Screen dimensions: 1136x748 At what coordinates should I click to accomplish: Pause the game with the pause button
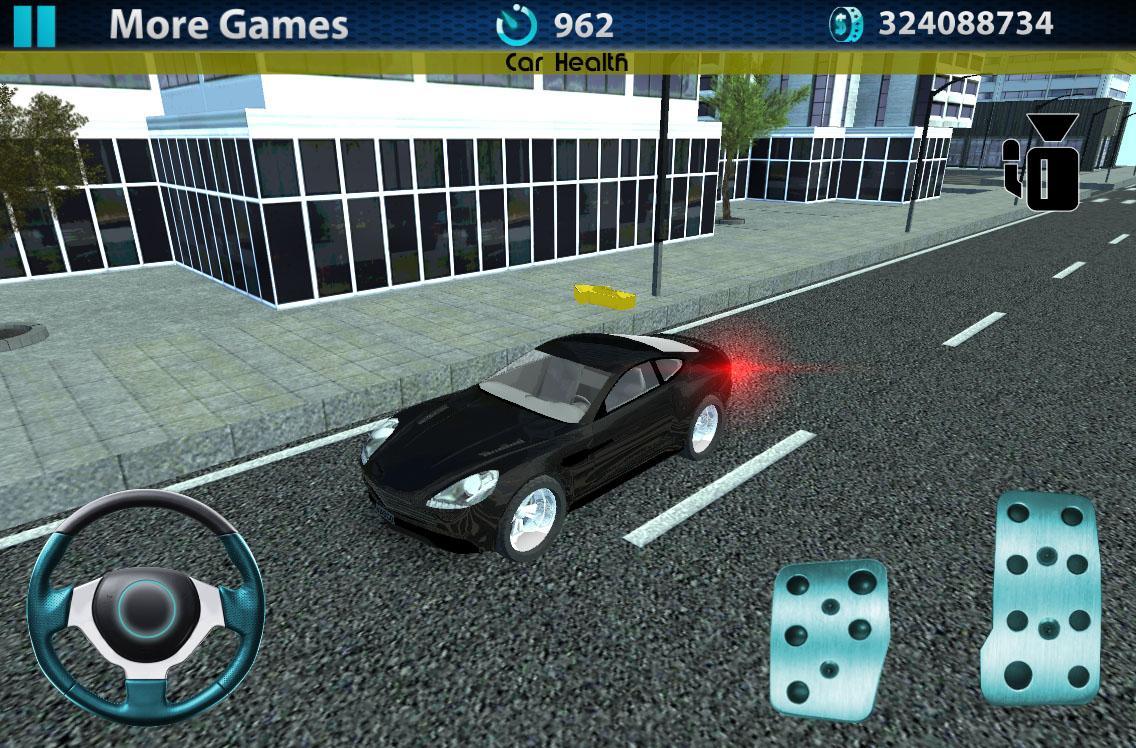[34, 26]
